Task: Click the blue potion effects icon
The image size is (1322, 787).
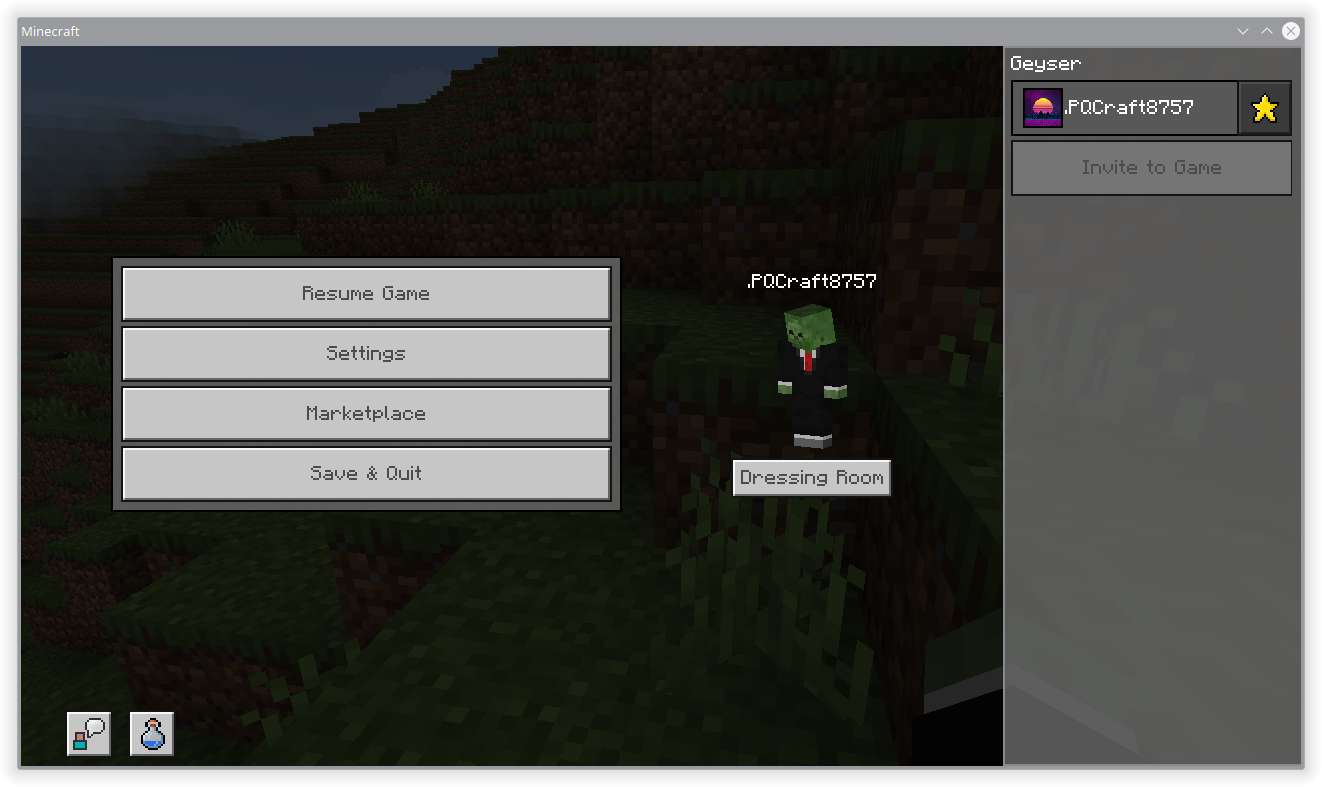Action: pos(151,733)
